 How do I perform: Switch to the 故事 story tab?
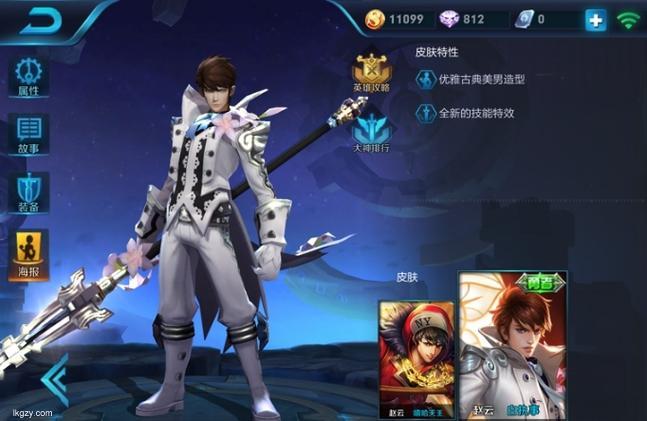coord(28,134)
